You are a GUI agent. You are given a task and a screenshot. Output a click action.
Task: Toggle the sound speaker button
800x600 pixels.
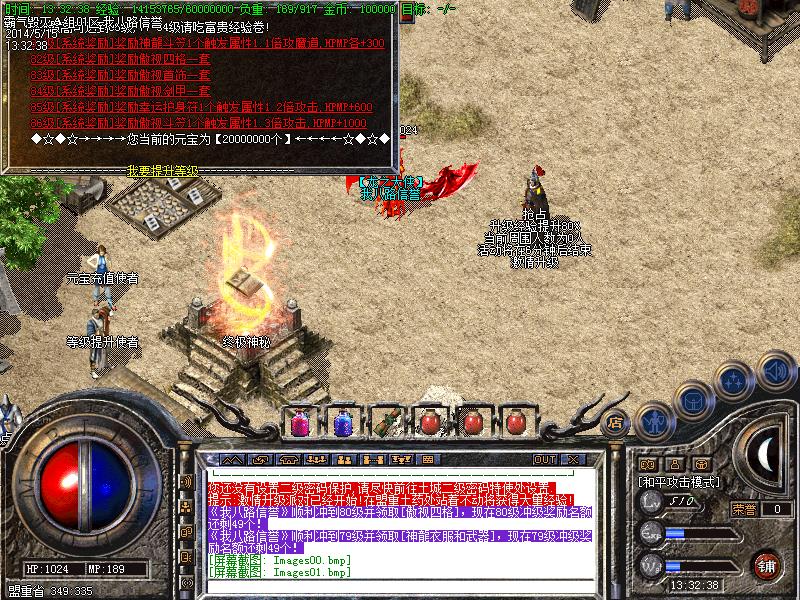point(775,368)
